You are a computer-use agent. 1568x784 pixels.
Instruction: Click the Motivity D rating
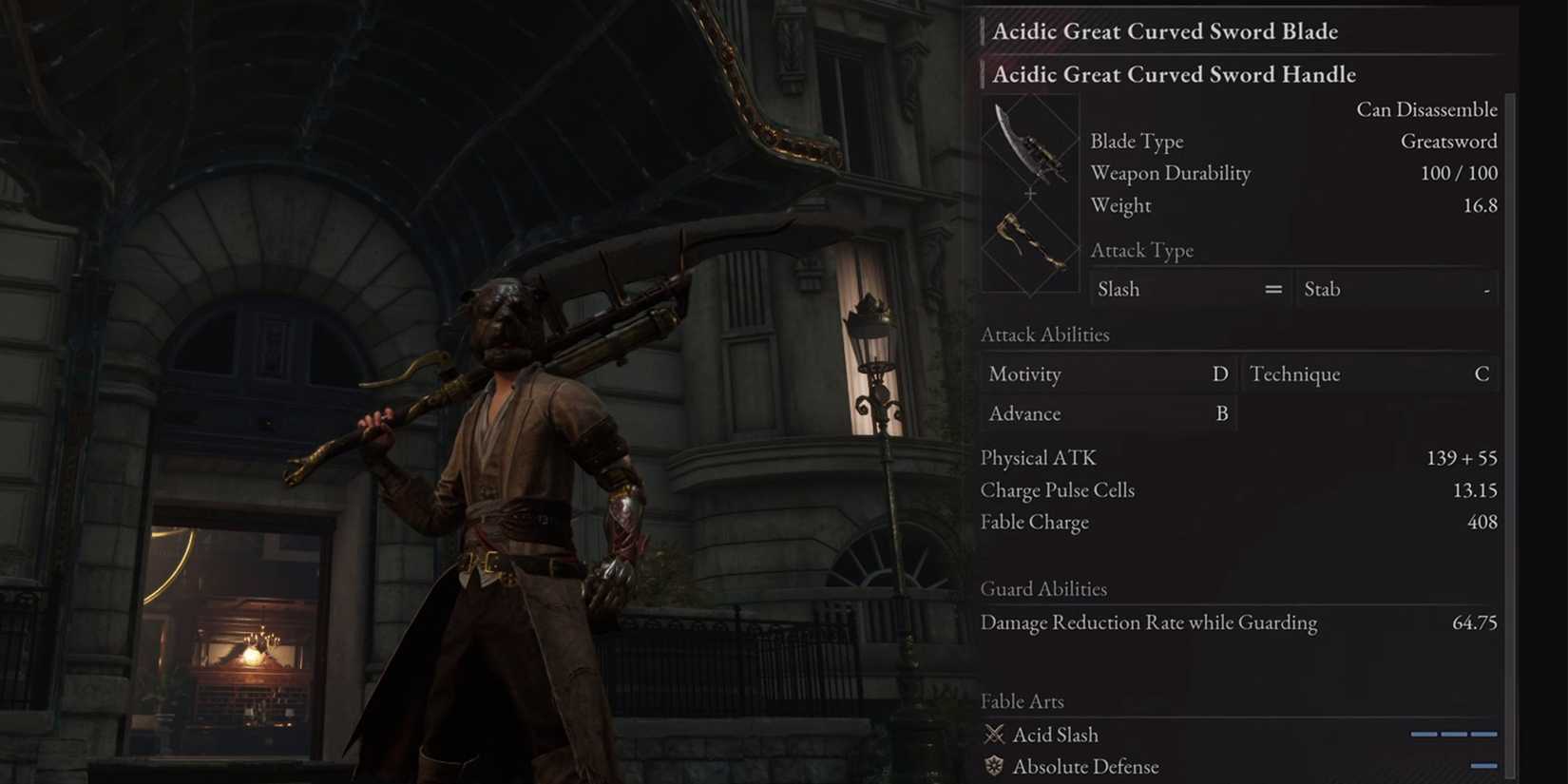1220,373
